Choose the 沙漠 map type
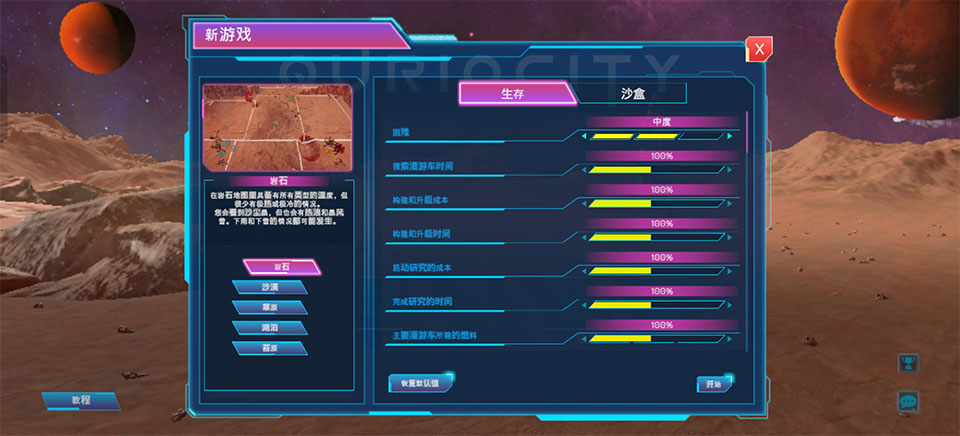This screenshot has height=436, width=960. pyautogui.click(x=269, y=287)
